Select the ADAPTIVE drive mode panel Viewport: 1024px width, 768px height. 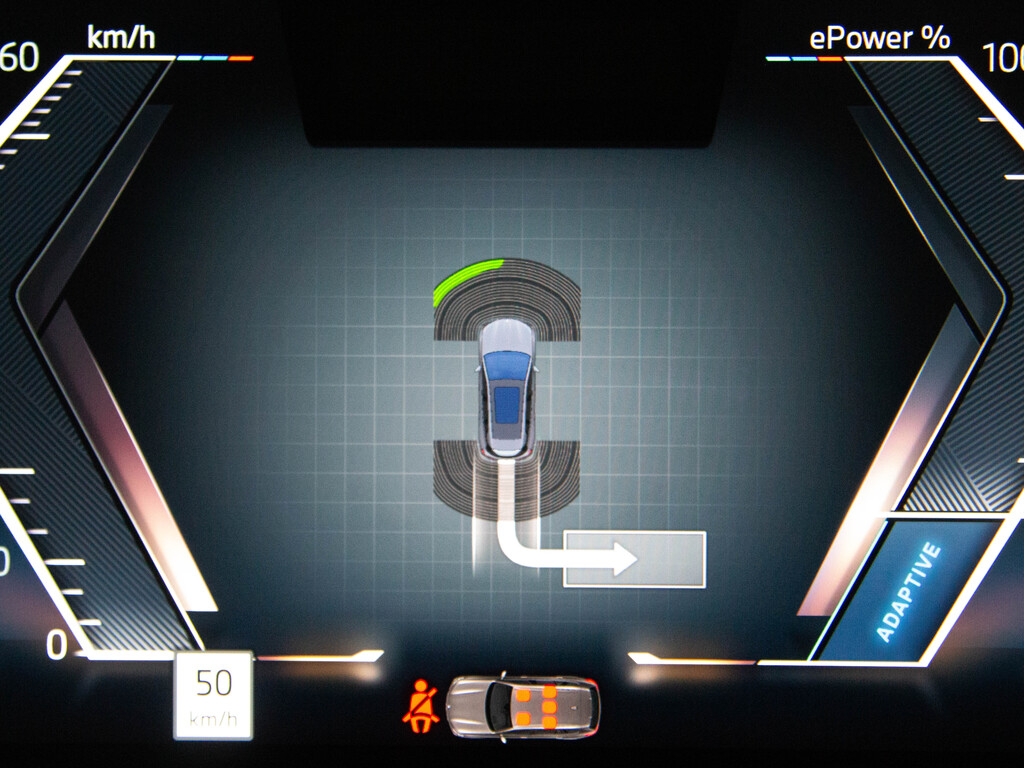908,592
